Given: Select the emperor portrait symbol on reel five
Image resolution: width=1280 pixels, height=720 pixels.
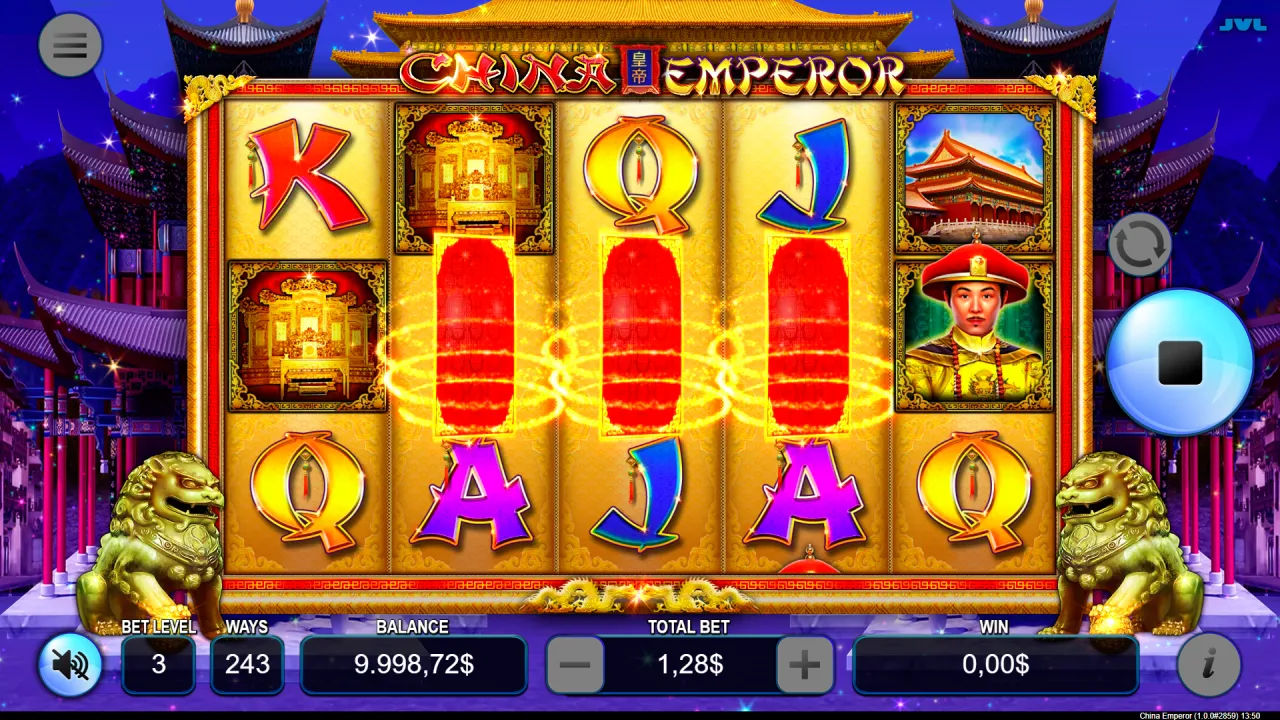Looking at the screenshot, I should [973, 330].
